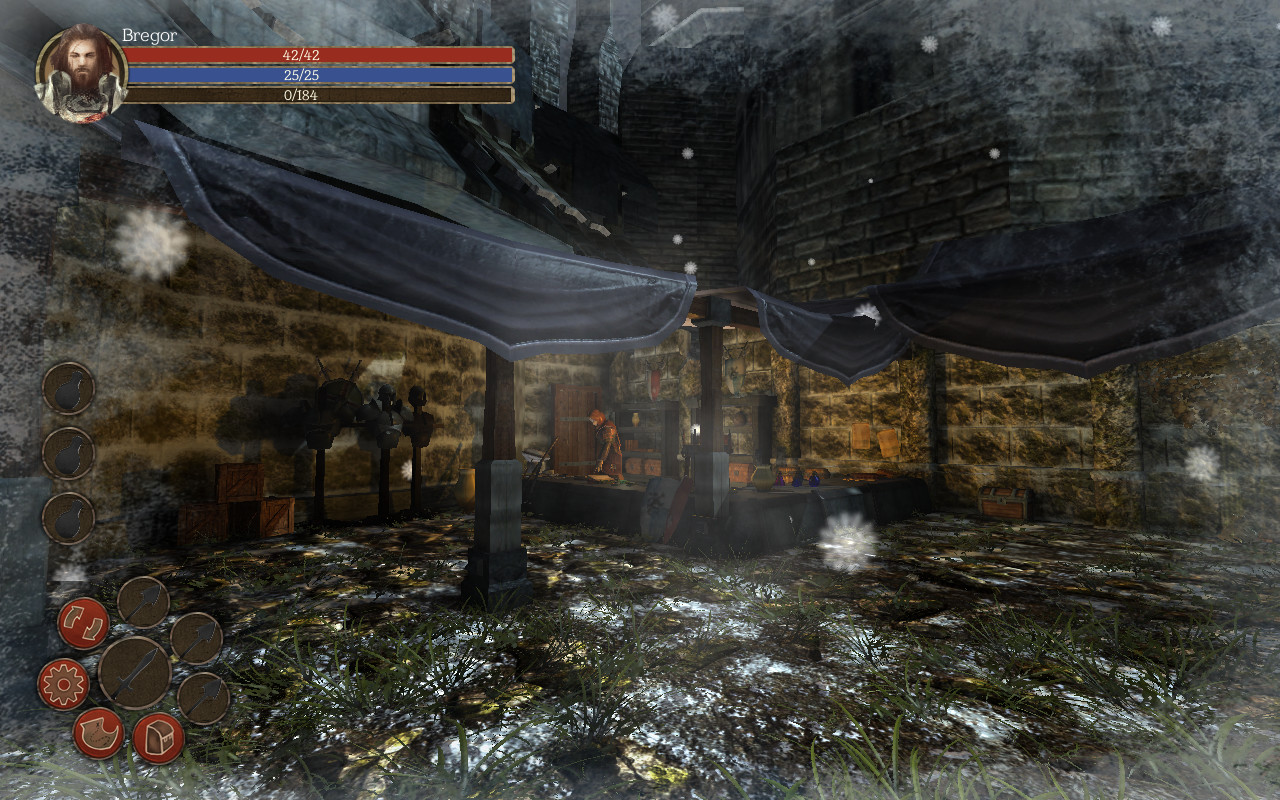Click the red swap arrows button
The height and width of the screenshot is (800, 1280).
[x=83, y=623]
